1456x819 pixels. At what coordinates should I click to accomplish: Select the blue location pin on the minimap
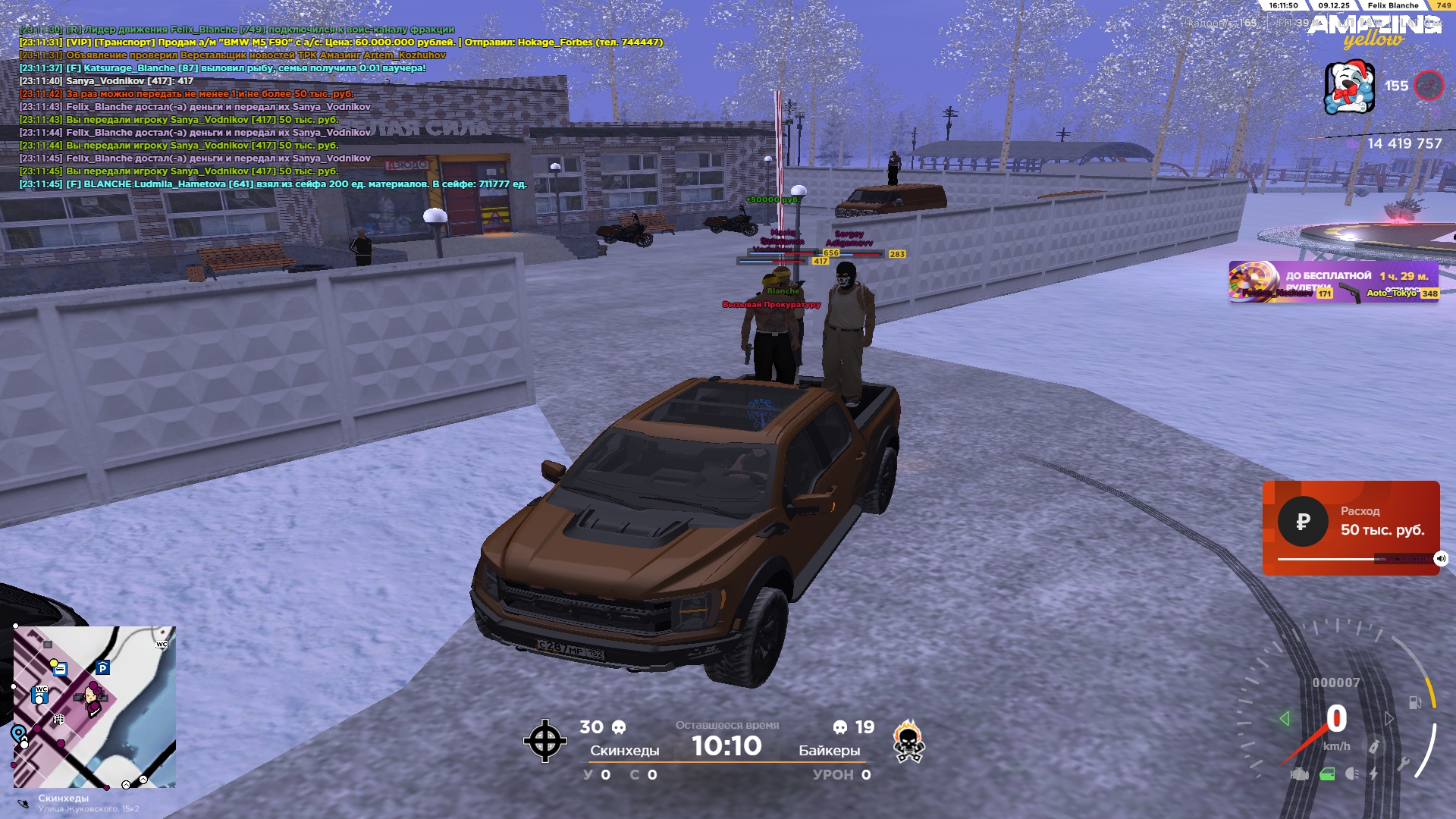[x=17, y=733]
